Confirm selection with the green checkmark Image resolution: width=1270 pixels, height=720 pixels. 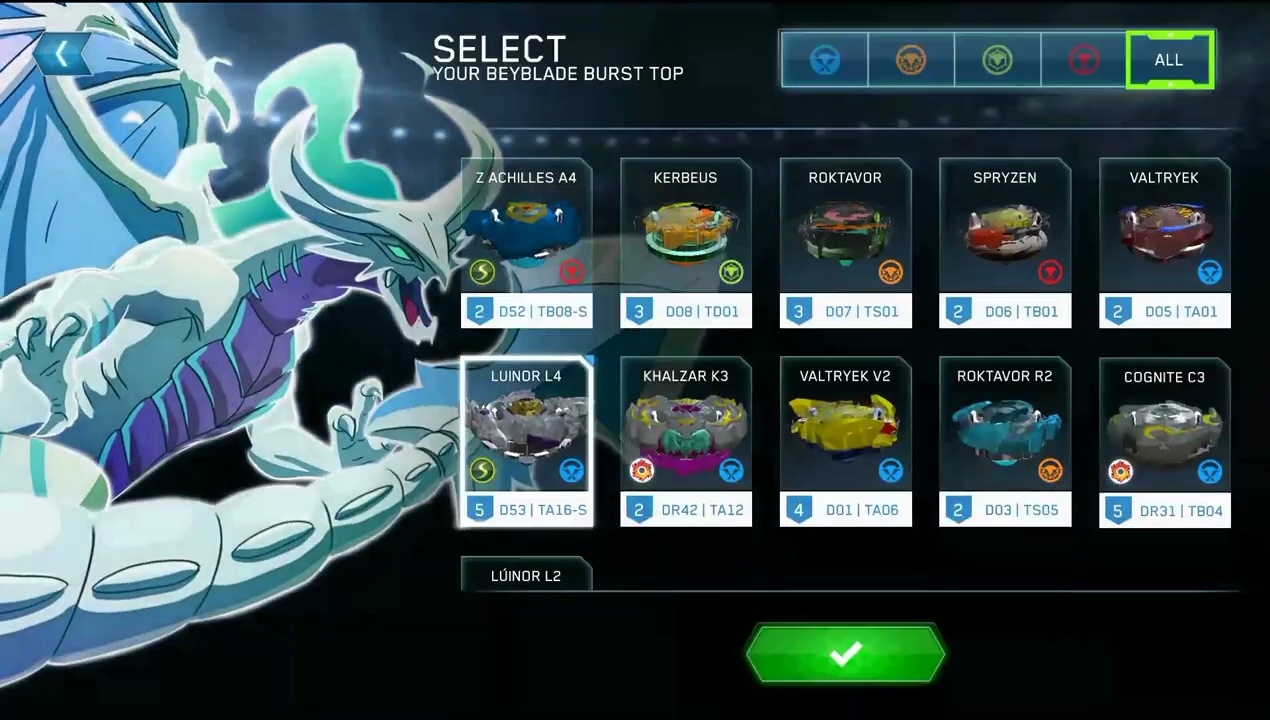(x=845, y=654)
